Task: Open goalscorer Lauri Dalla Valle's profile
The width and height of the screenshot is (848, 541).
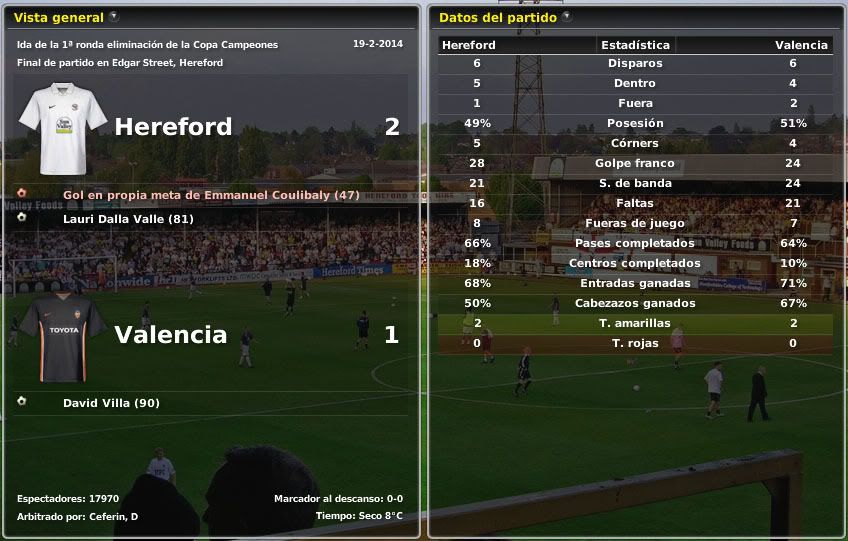Action: pyautogui.click(x=128, y=219)
